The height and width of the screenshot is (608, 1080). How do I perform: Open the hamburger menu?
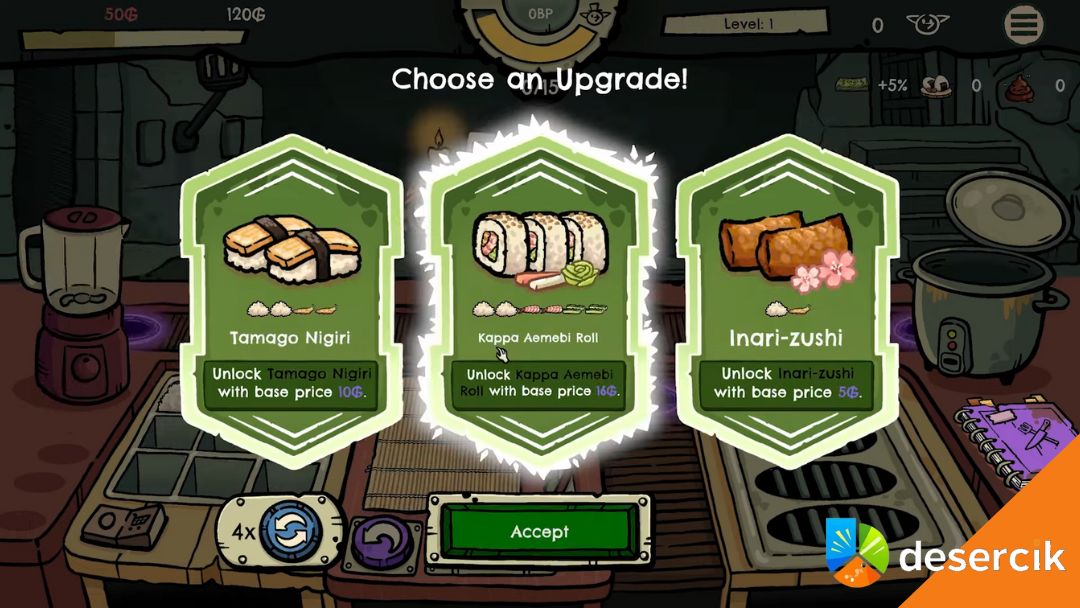pyautogui.click(x=1024, y=25)
